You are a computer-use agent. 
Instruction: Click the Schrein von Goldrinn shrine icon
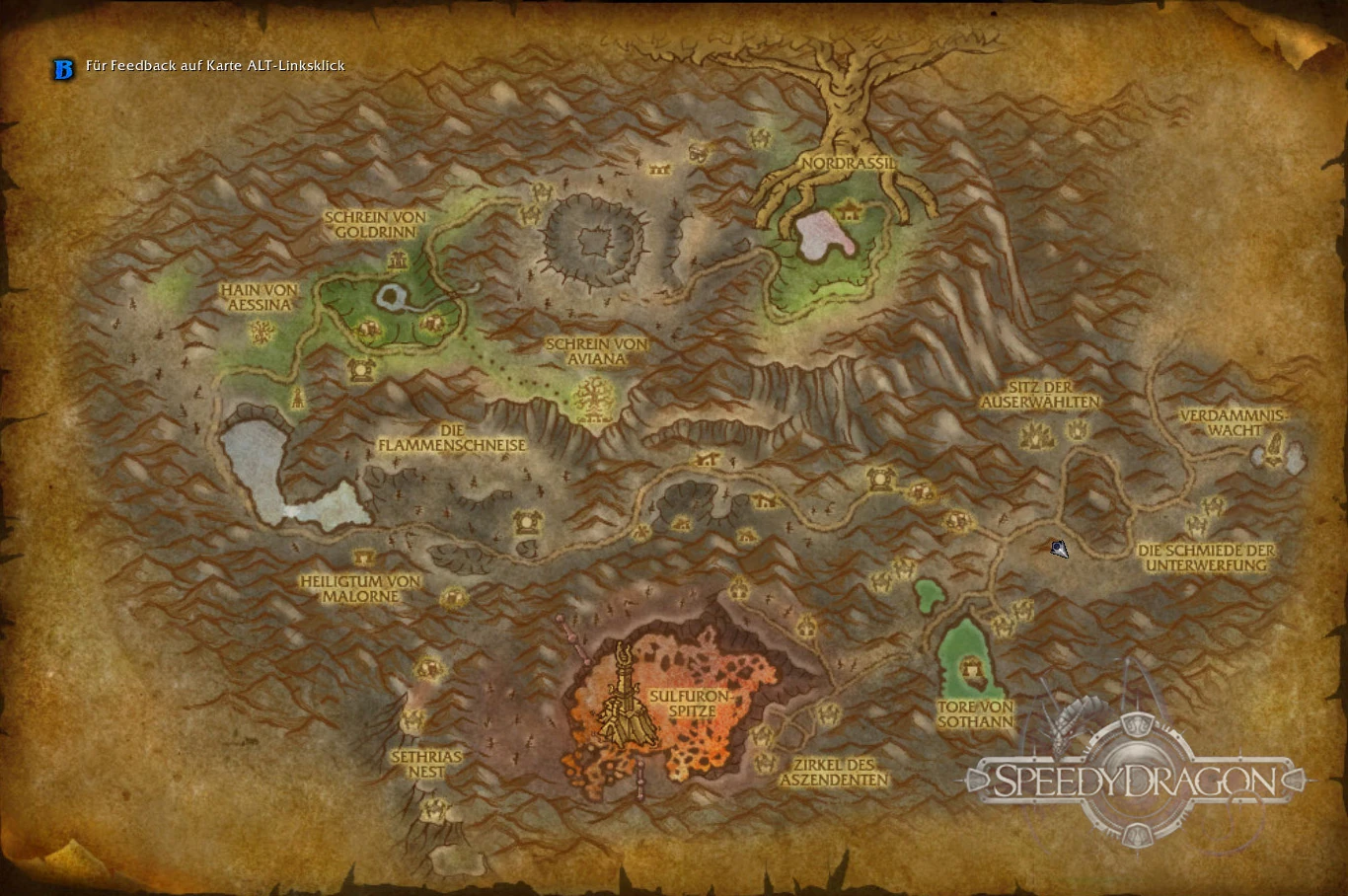tap(397, 260)
